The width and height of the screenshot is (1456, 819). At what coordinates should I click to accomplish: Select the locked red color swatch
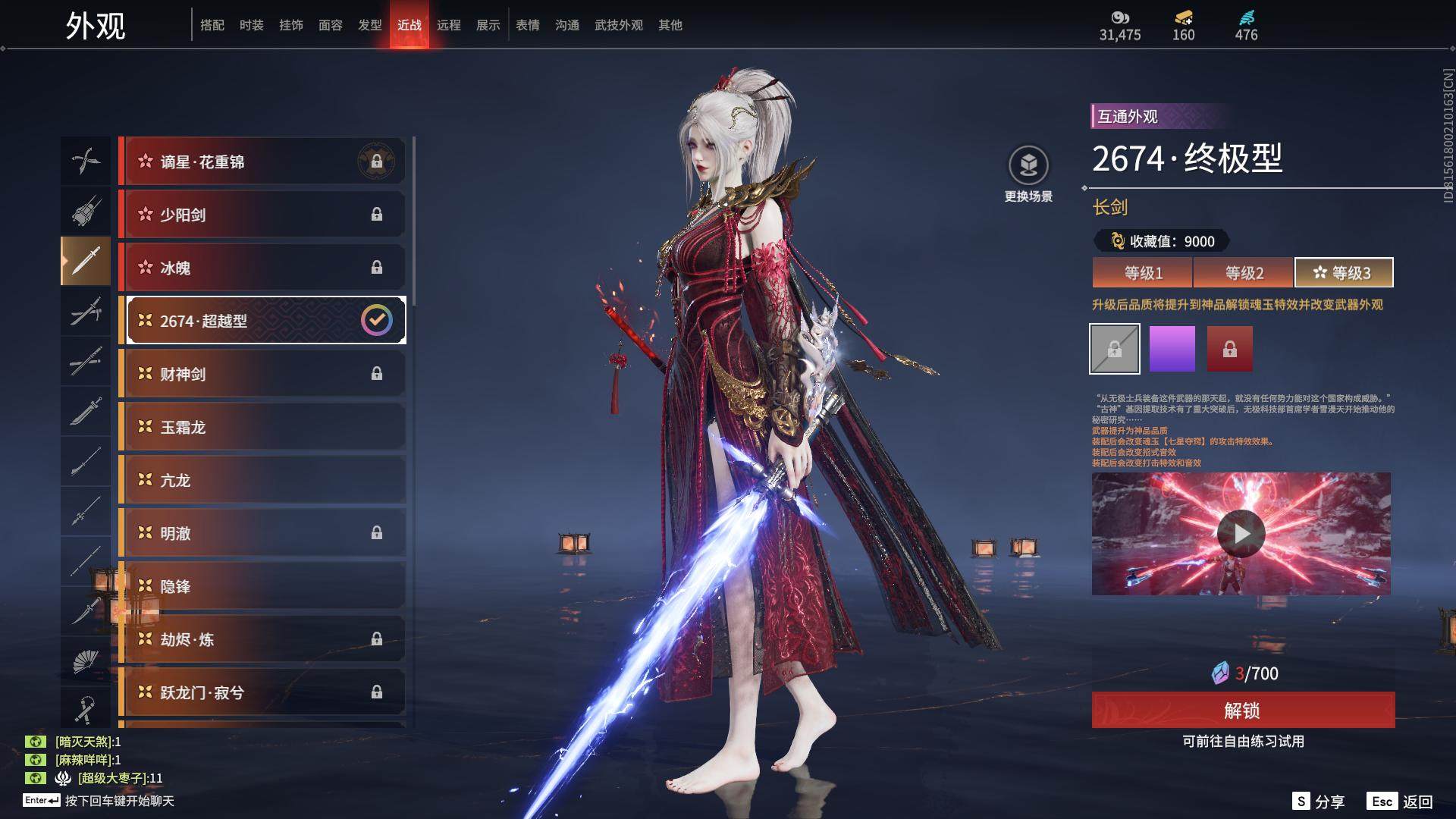[1229, 349]
